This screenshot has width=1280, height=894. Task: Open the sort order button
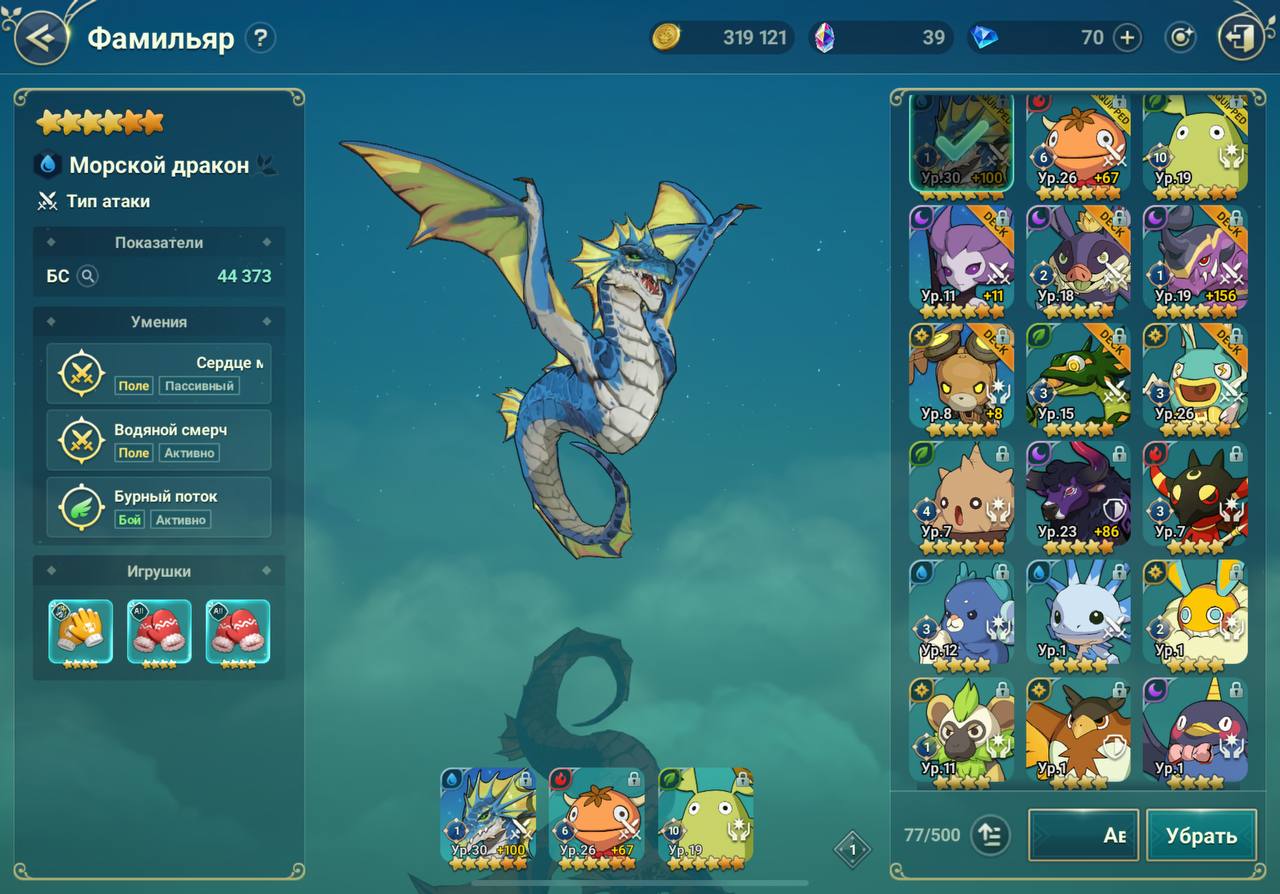[989, 836]
